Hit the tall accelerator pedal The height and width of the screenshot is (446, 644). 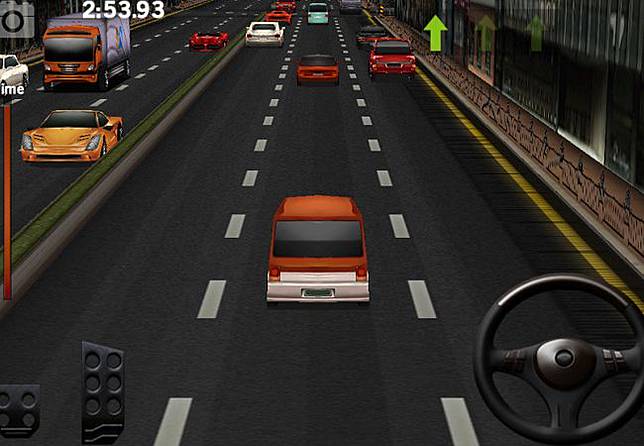tap(103, 390)
